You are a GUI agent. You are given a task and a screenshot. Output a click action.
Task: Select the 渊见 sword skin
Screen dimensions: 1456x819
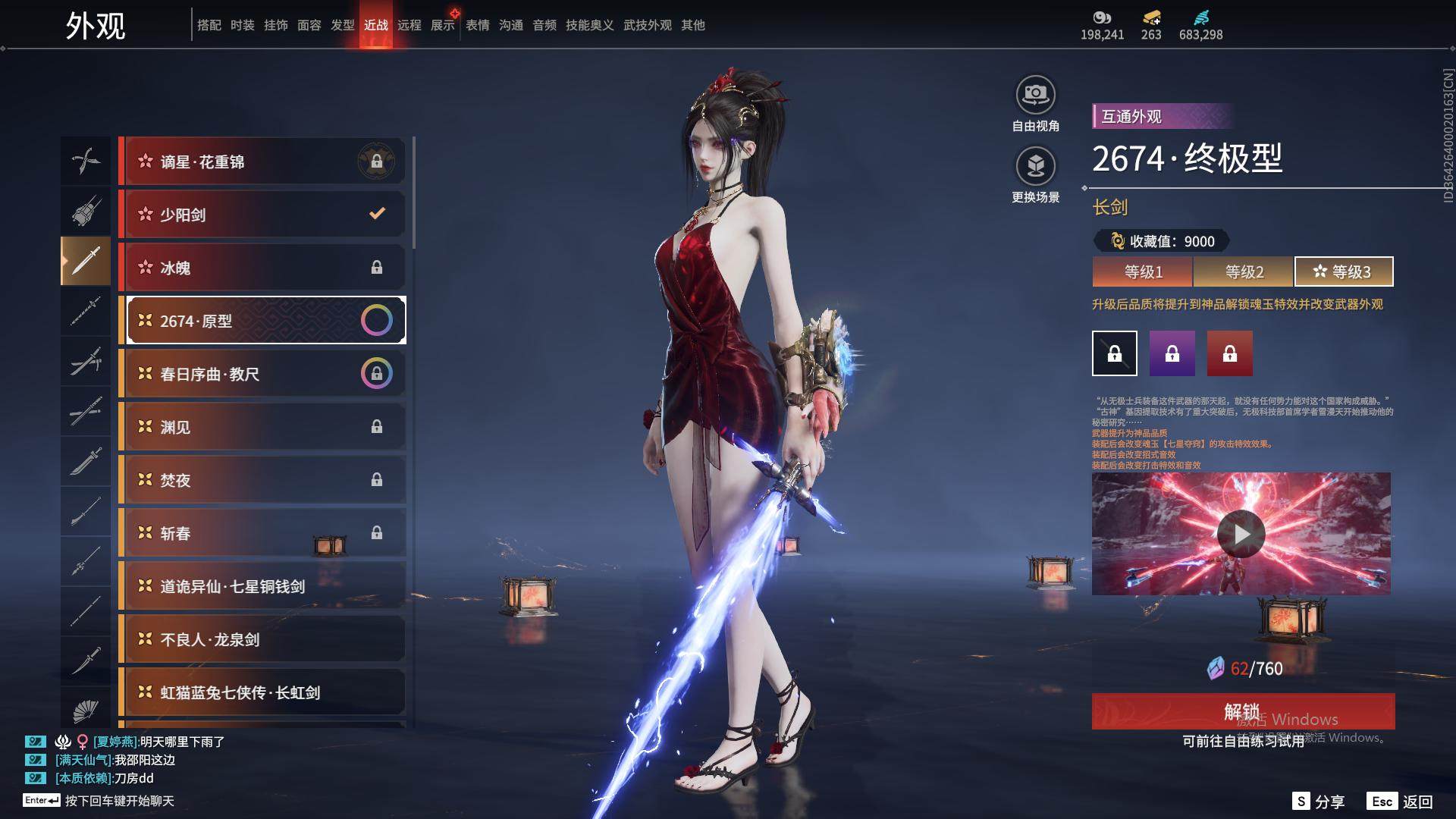point(262,427)
